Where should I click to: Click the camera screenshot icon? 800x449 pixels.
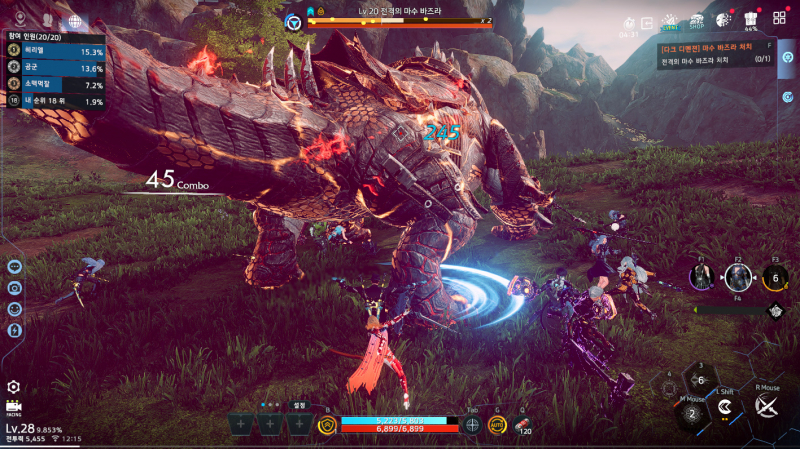click(14, 287)
